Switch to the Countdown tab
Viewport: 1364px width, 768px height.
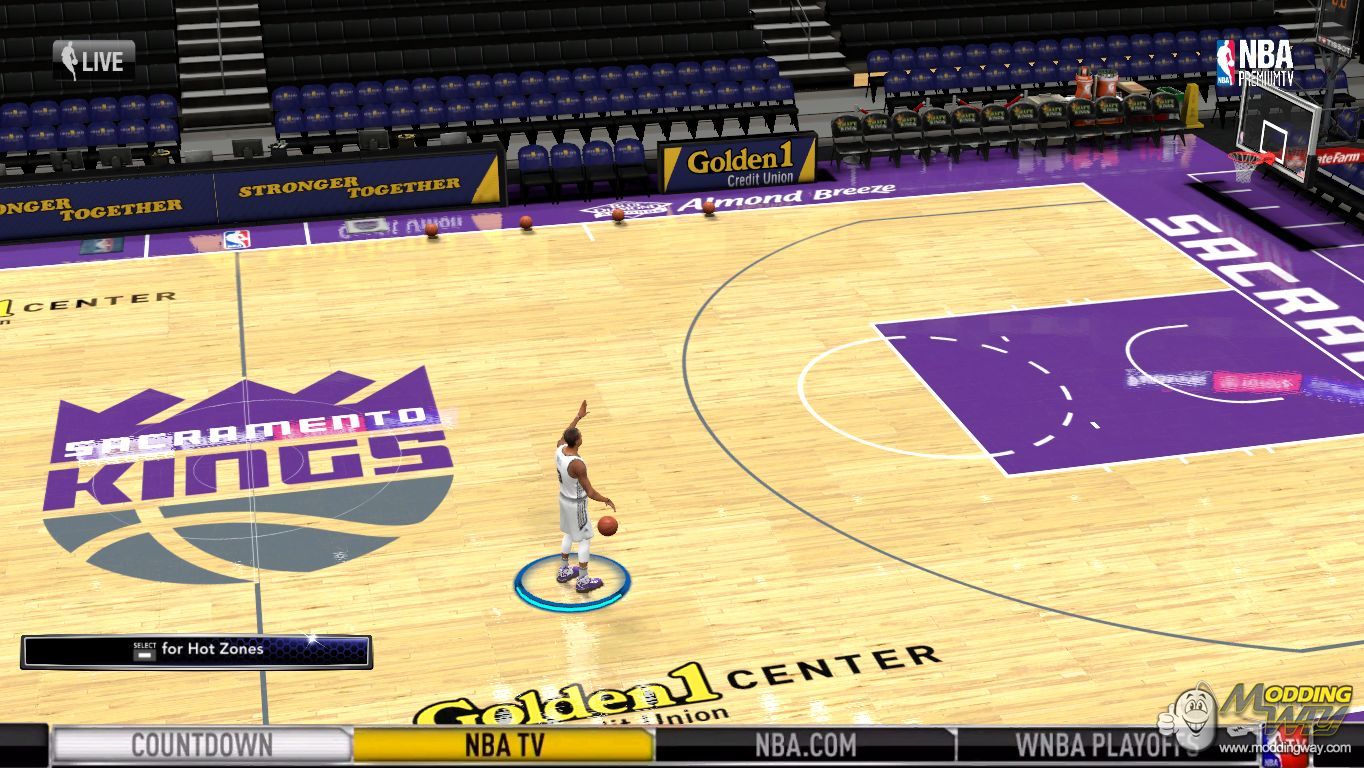pyautogui.click(x=201, y=745)
